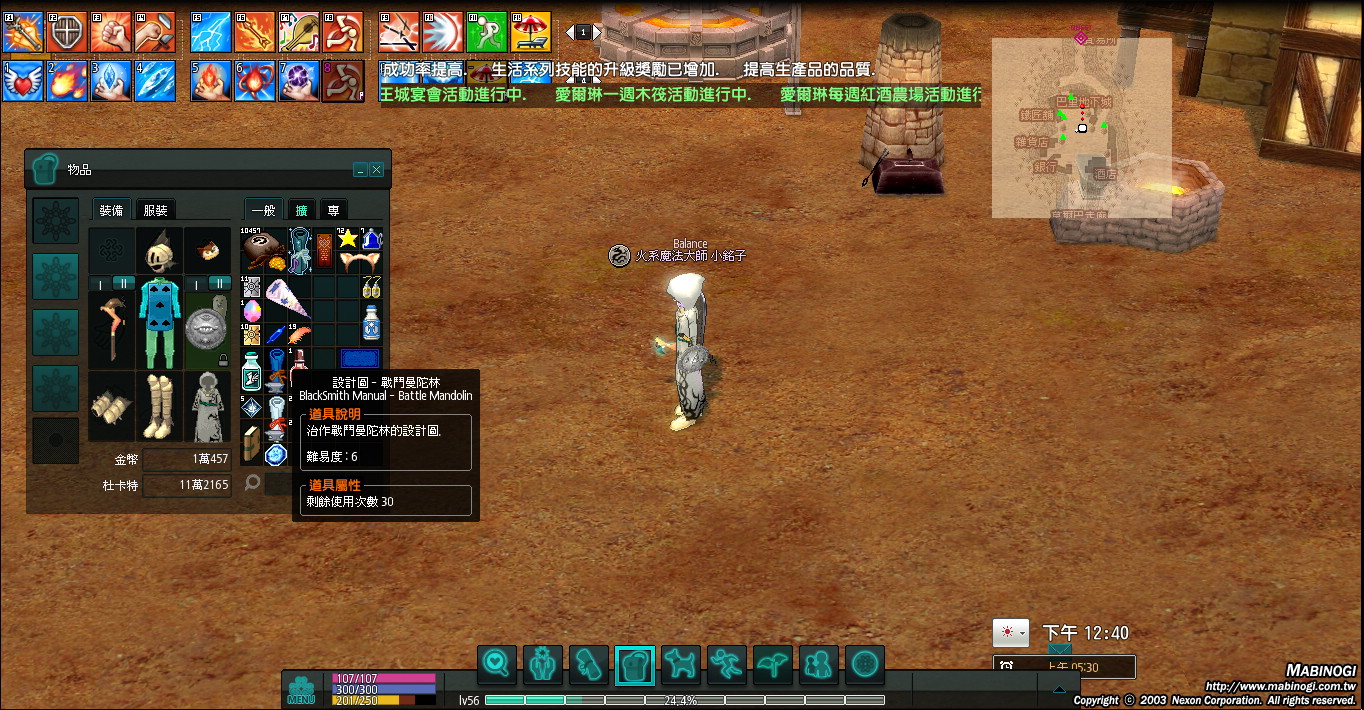This screenshot has height=710, width=1364.
Task: Choose the equipped spade-pattern teal outfit
Action: pyautogui.click(x=159, y=322)
